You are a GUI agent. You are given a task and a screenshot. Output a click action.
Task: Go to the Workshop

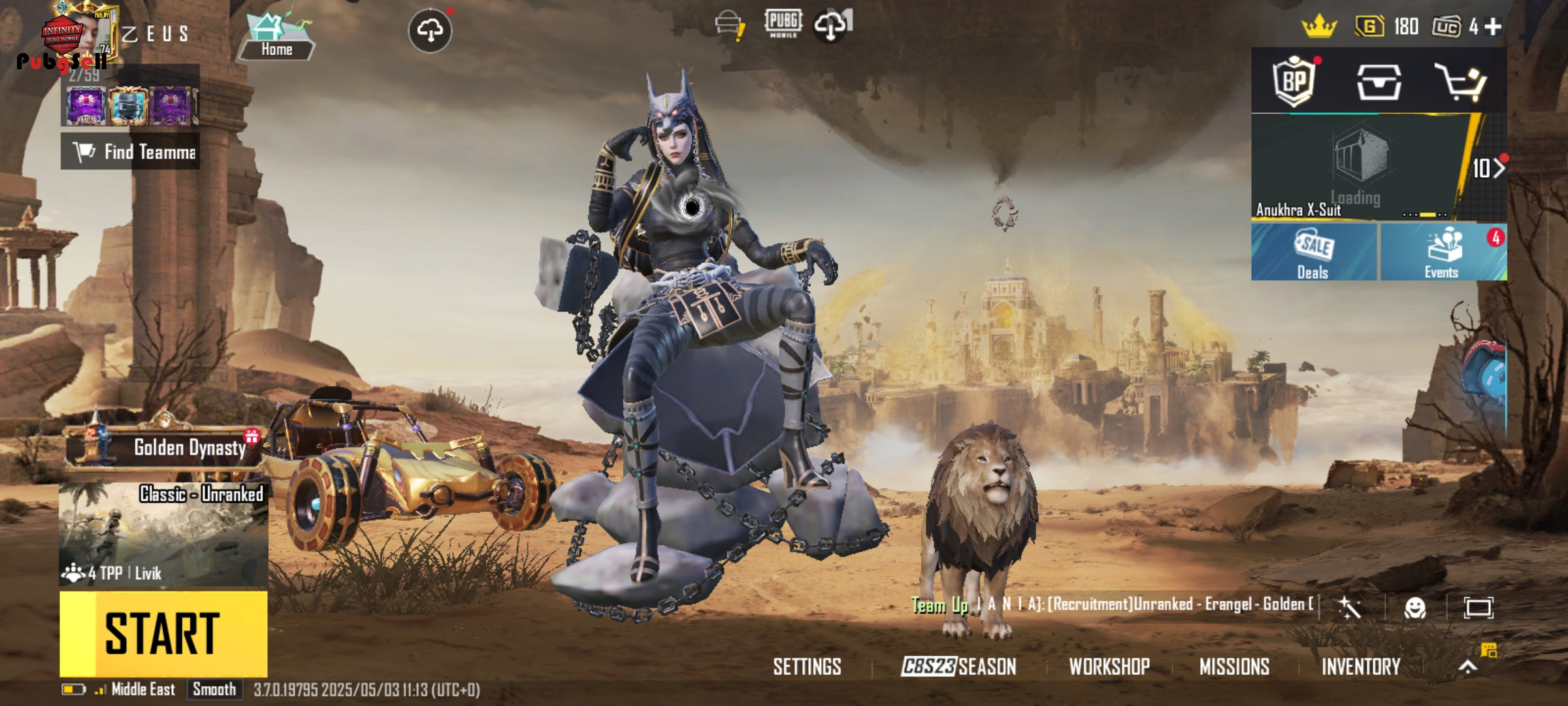[x=1109, y=667]
